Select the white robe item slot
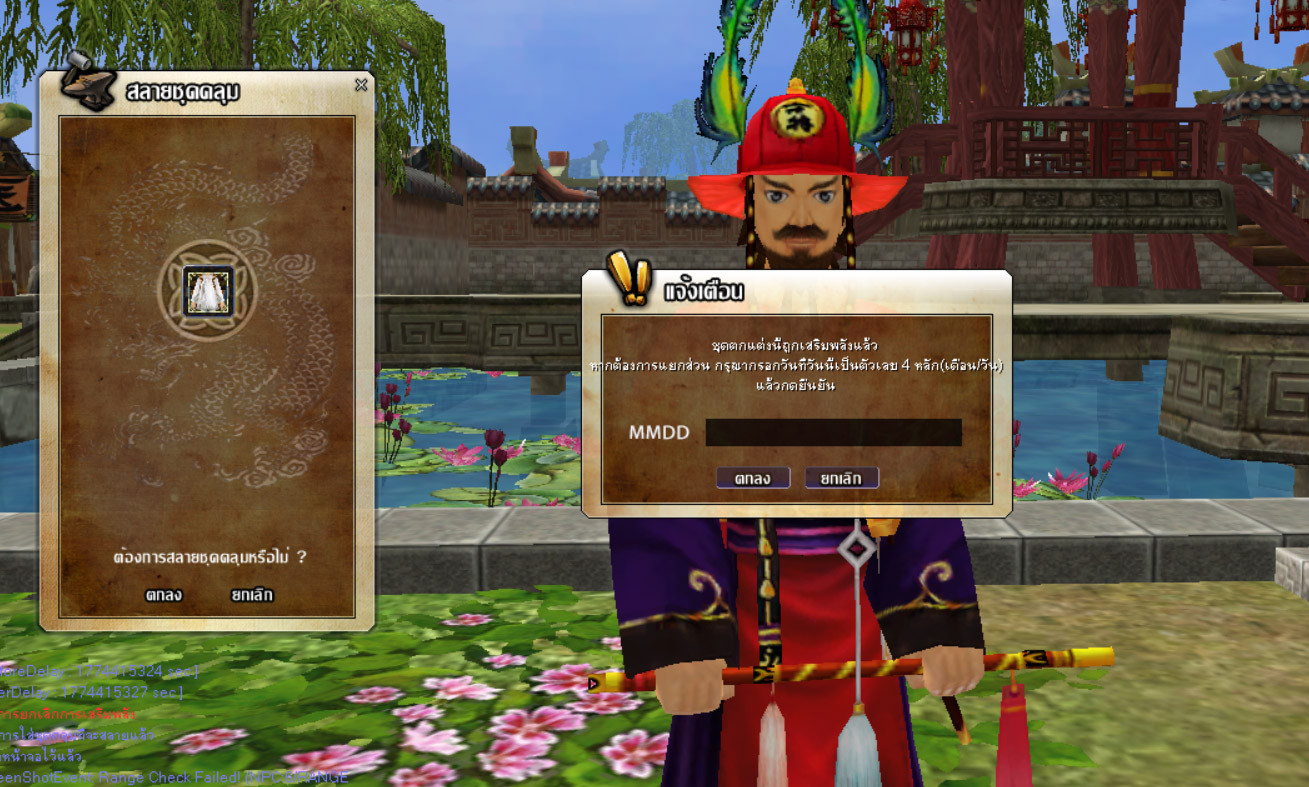The width and height of the screenshot is (1309, 787). (x=208, y=291)
